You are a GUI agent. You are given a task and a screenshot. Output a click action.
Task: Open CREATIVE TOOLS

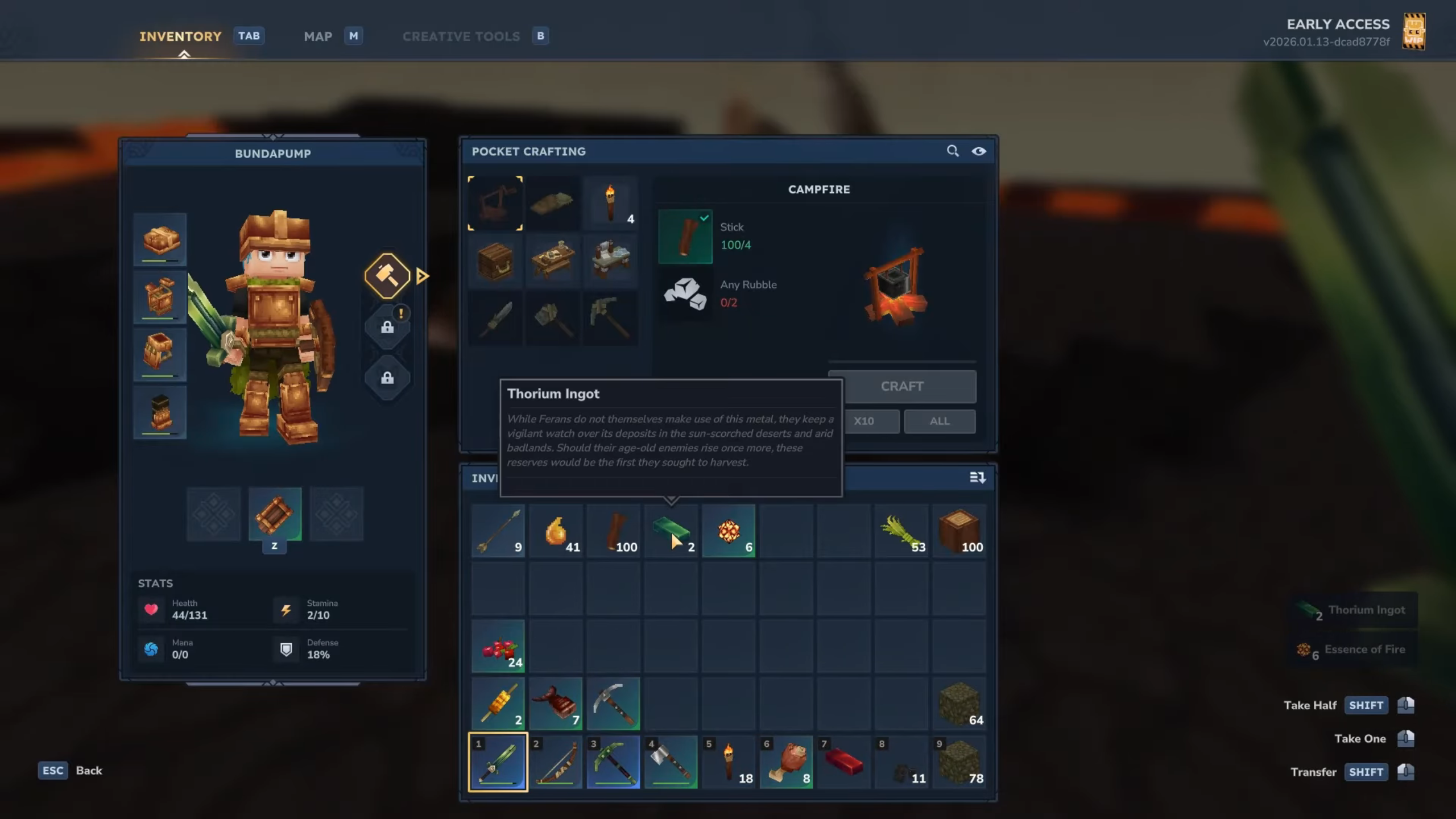[x=461, y=36]
